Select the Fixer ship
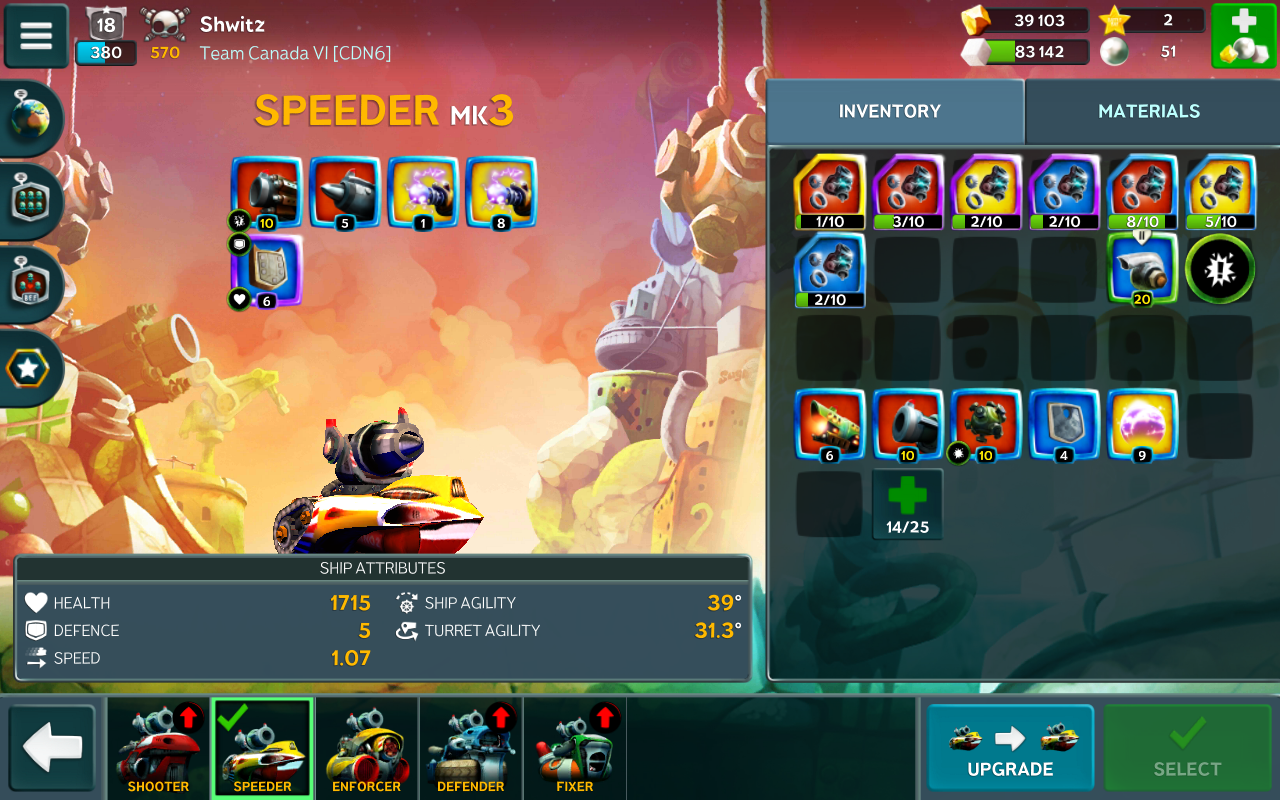The image size is (1280, 800). point(574,748)
